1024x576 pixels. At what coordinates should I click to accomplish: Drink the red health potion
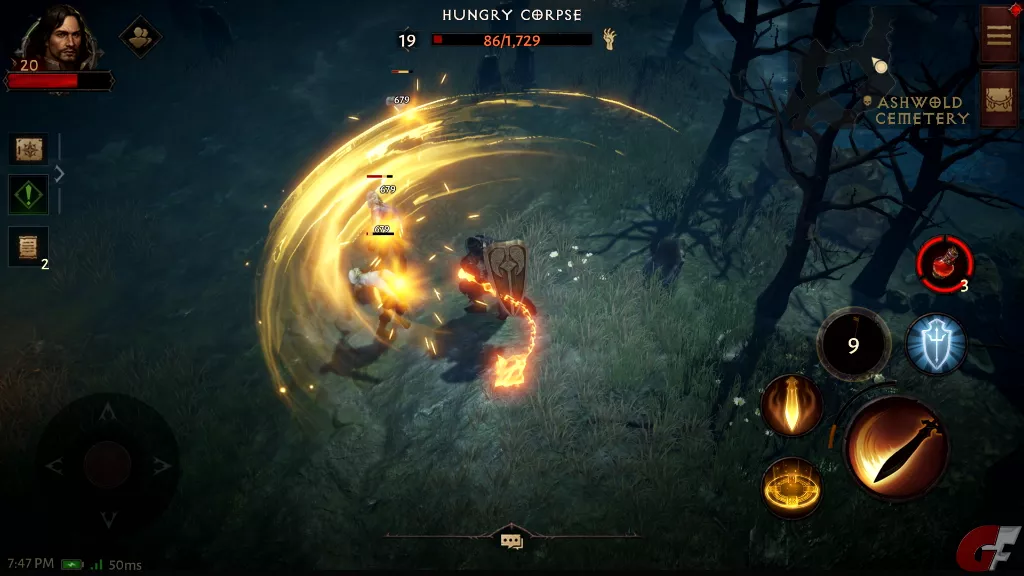click(943, 265)
